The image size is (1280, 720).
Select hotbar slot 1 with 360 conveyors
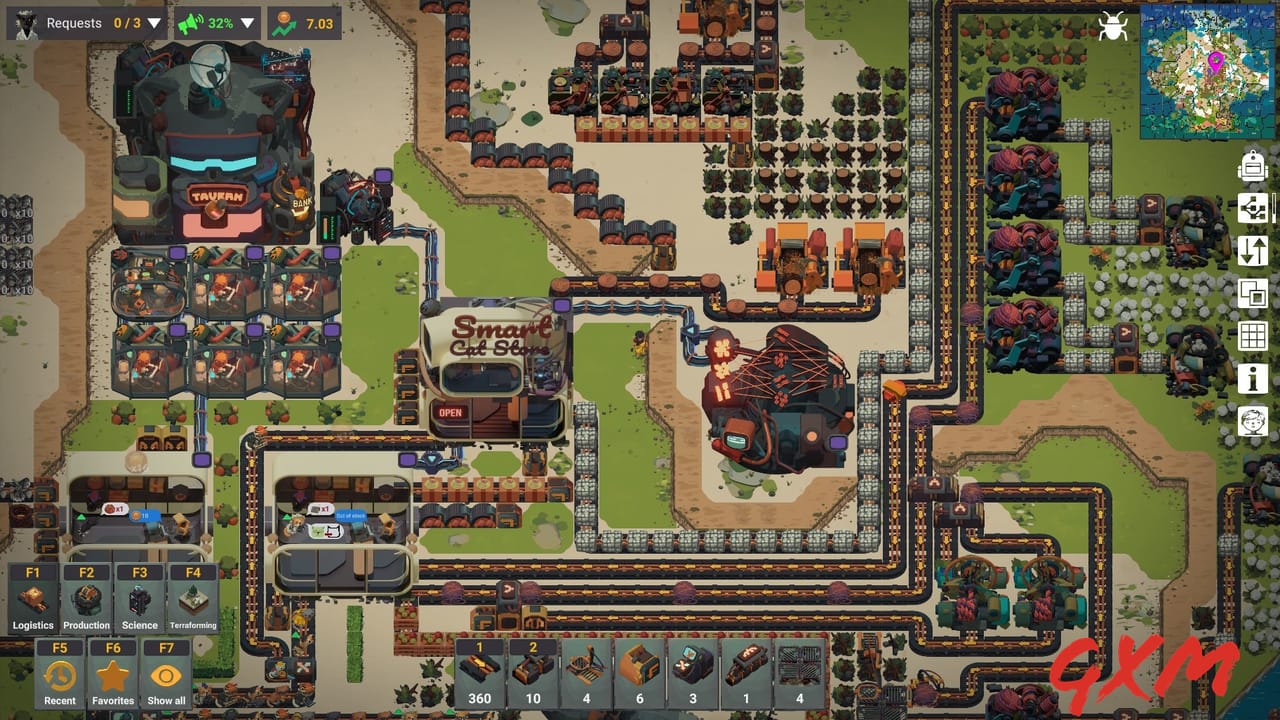point(480,672)
